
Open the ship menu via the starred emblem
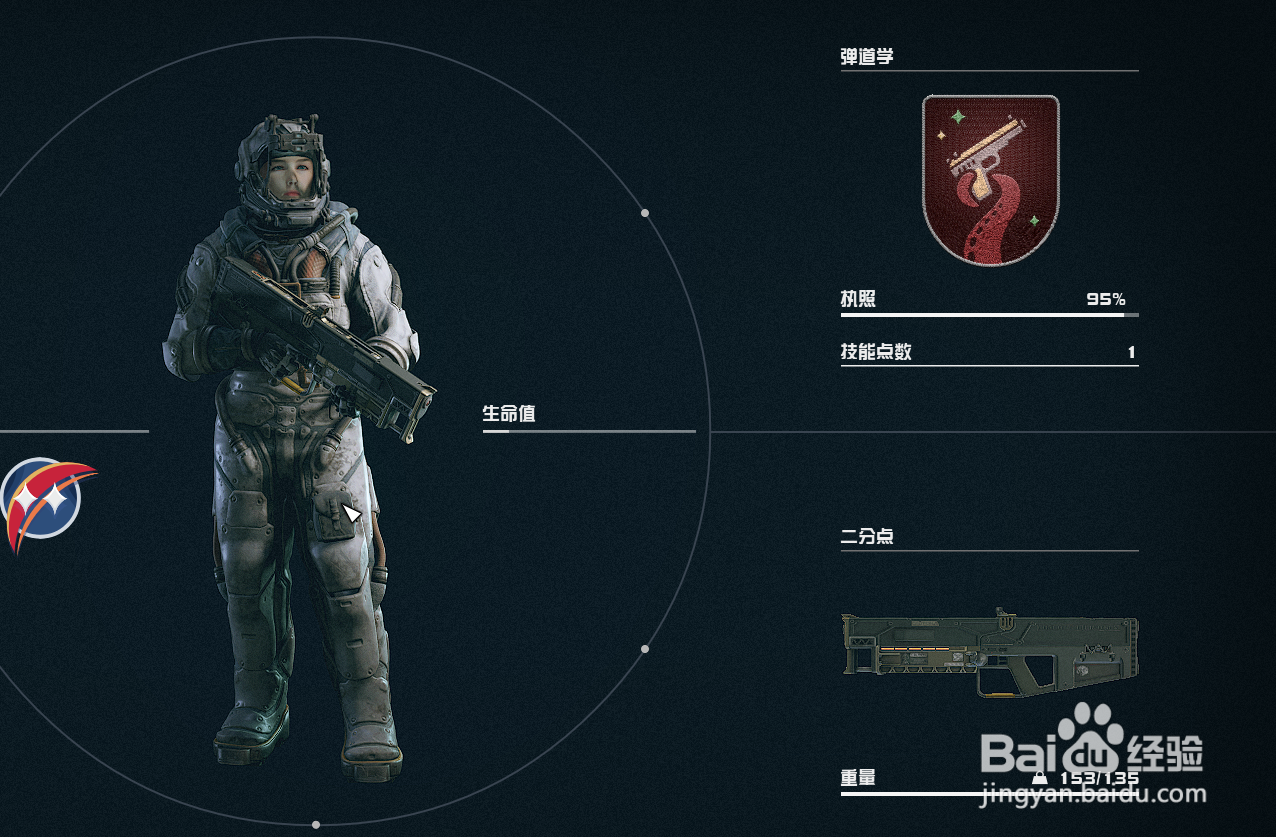click(44, 499)
